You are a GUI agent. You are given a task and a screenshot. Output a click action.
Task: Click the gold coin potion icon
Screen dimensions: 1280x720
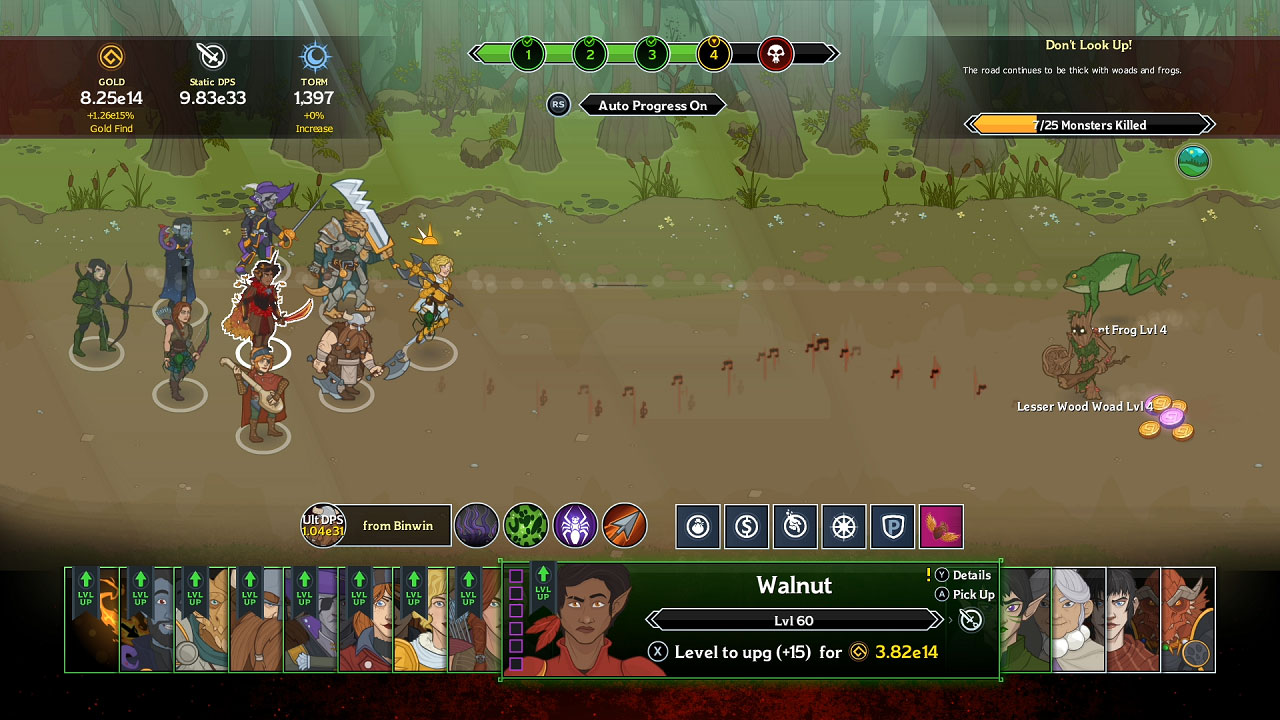point(747,527)
